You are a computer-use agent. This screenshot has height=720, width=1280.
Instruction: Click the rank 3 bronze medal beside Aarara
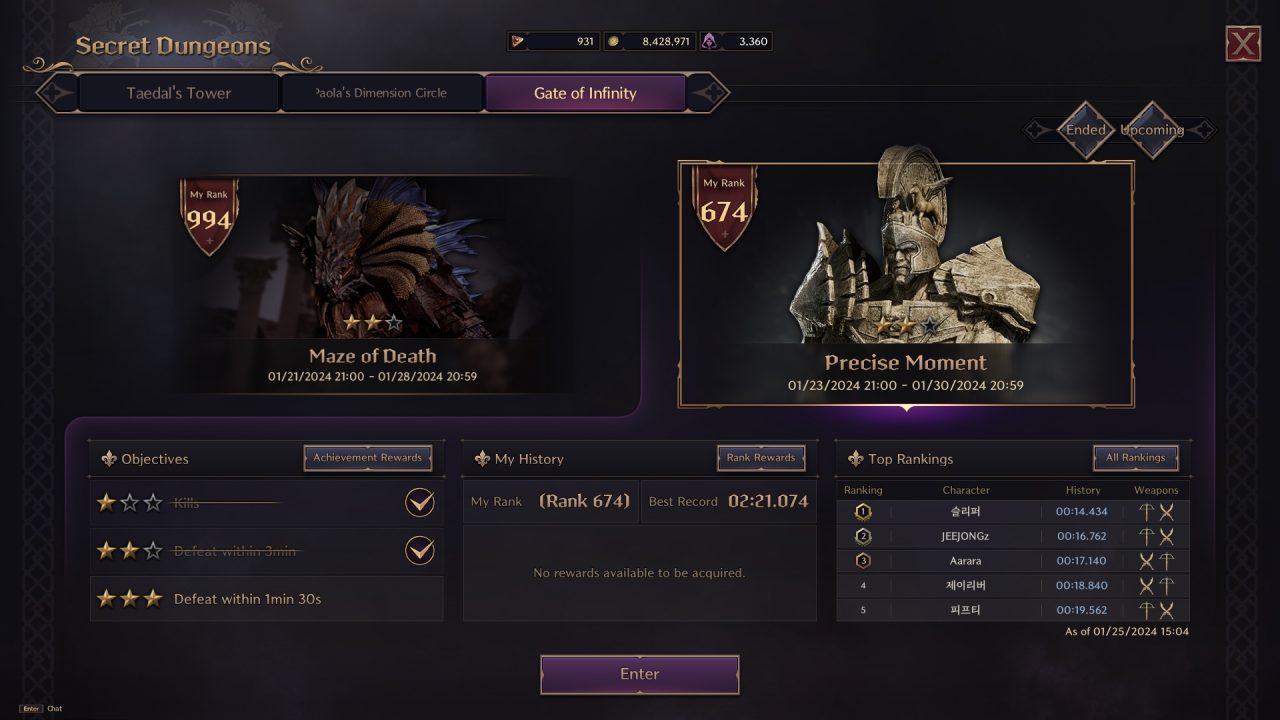[x=860, y=561]
